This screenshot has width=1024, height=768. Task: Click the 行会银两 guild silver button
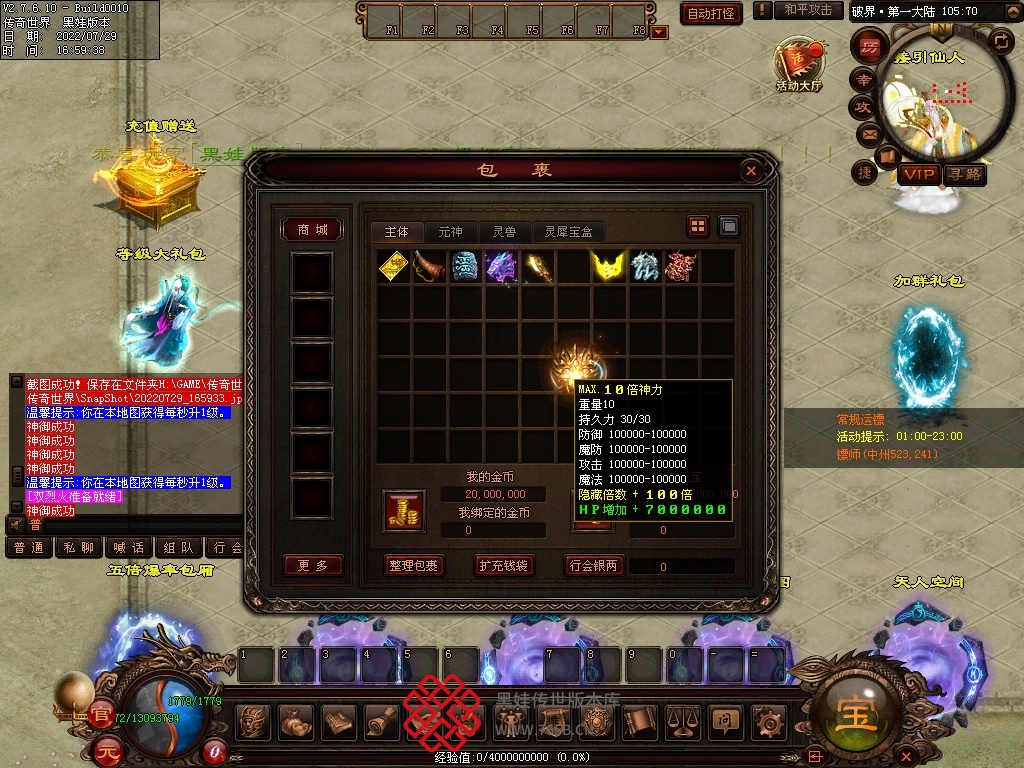point(594,565)
